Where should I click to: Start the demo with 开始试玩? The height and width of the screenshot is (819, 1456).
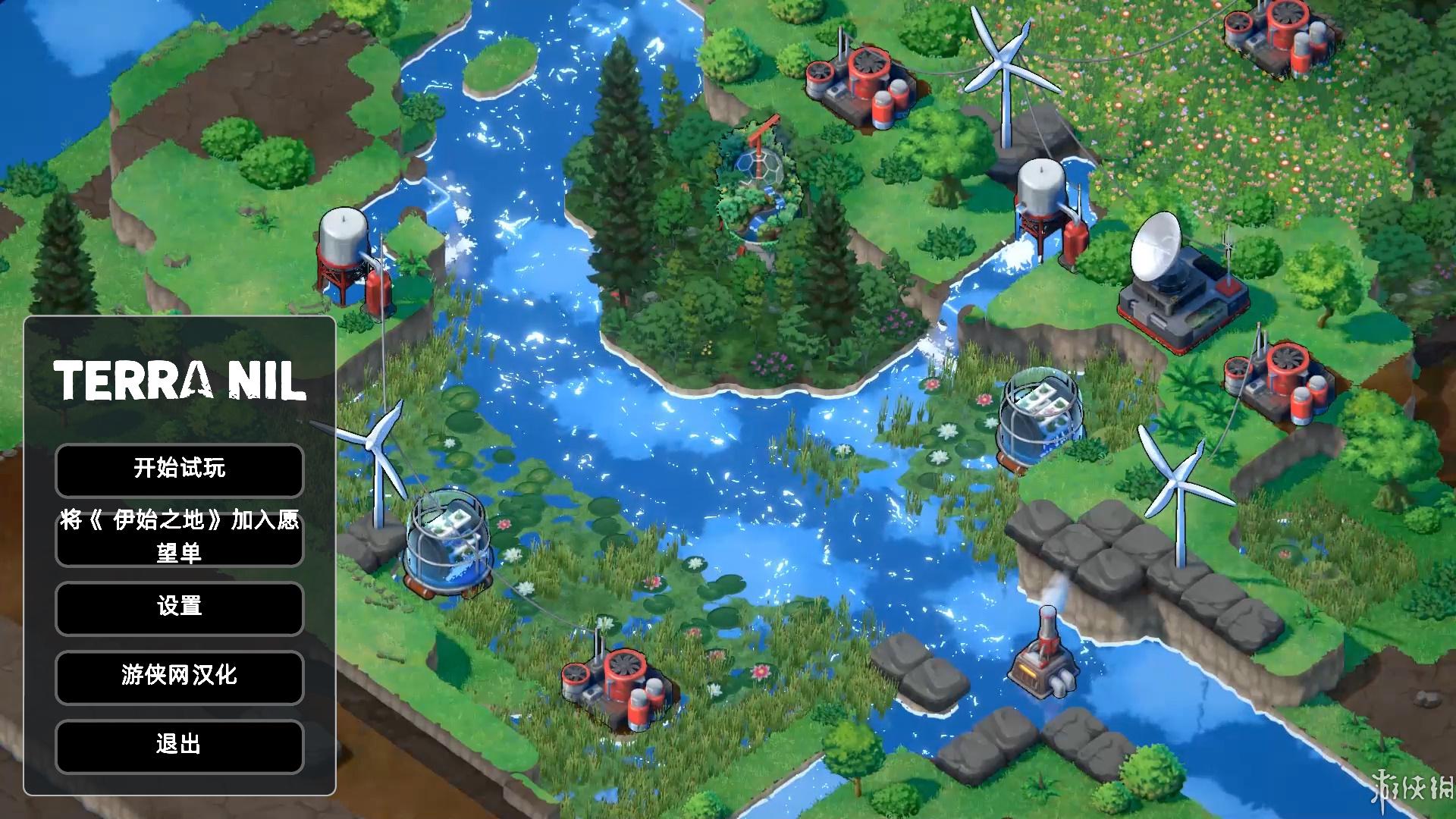pyautogui.click(x=180, y=469)
